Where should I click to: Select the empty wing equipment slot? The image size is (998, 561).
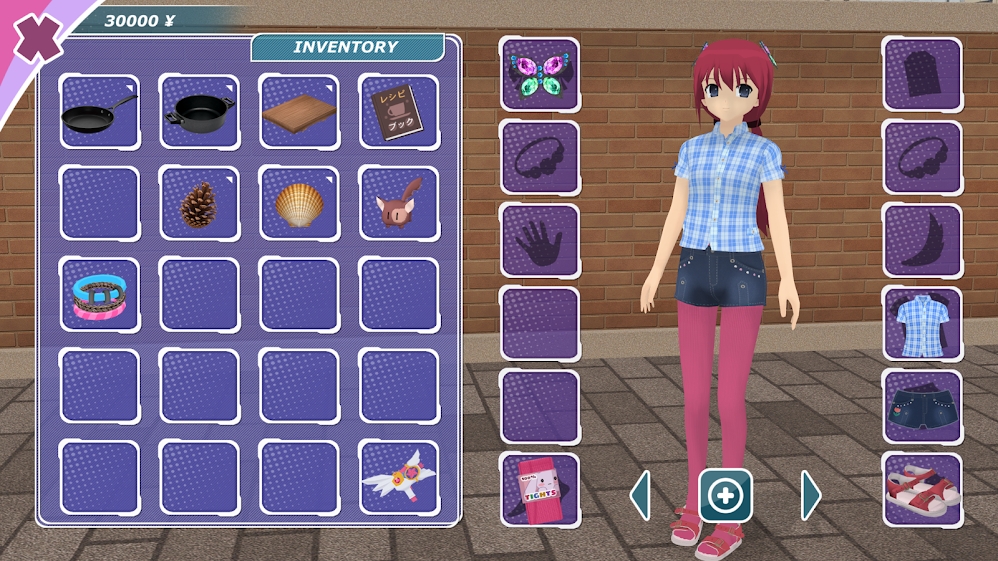[921, 241]
